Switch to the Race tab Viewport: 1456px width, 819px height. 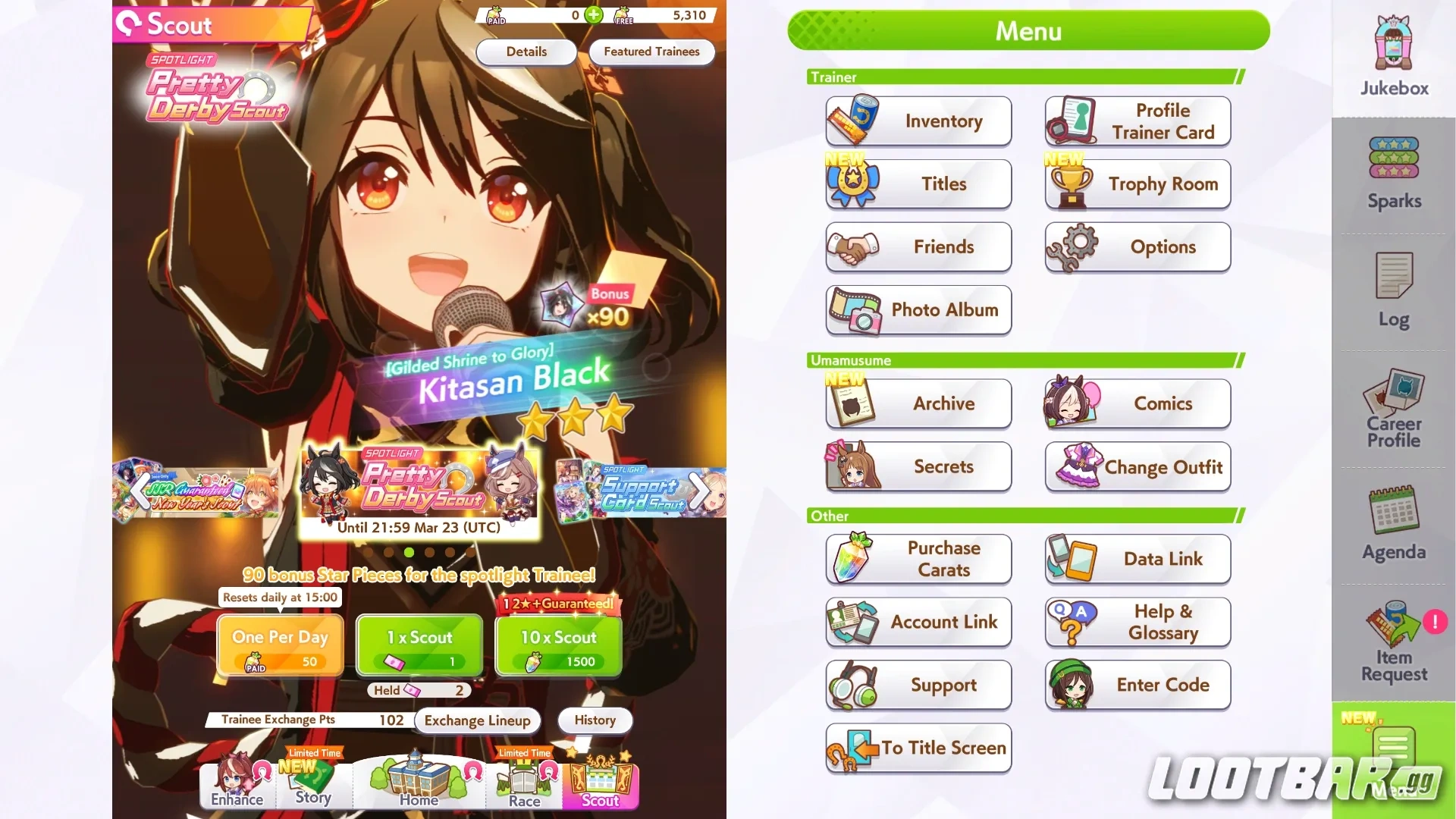coord(523,785)
